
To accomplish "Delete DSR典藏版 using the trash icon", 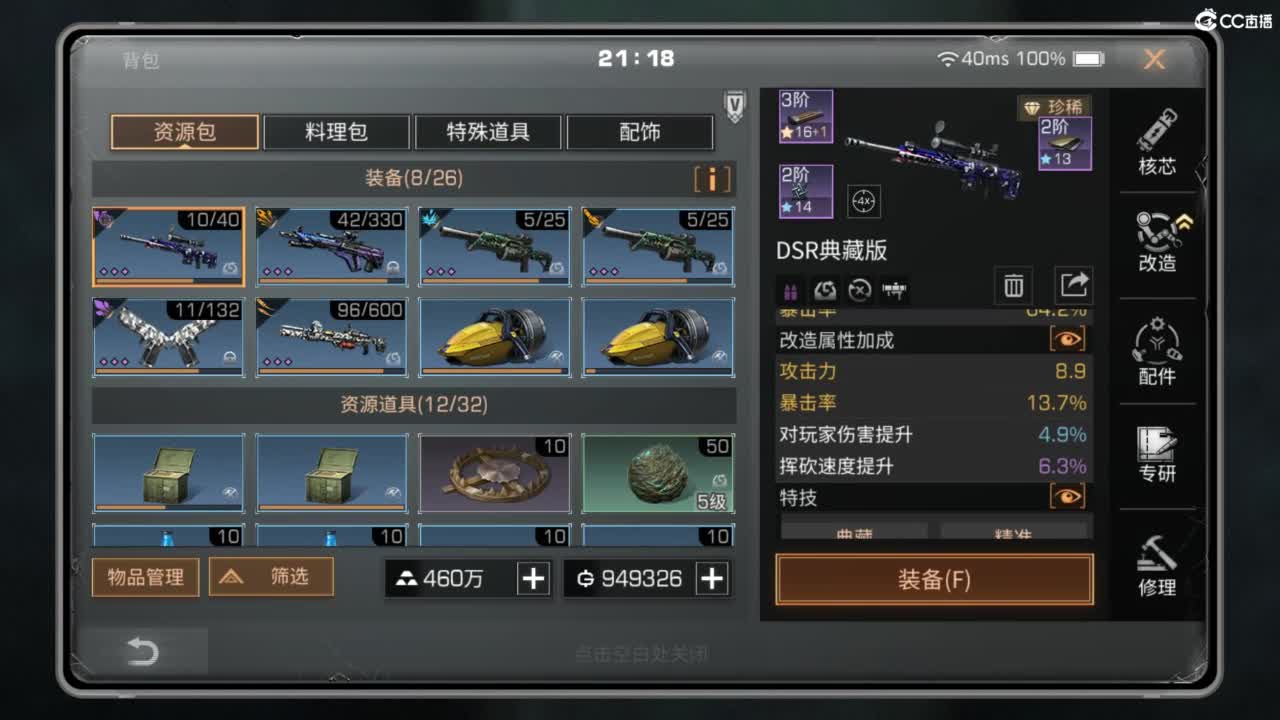I will pos(1013,285).
